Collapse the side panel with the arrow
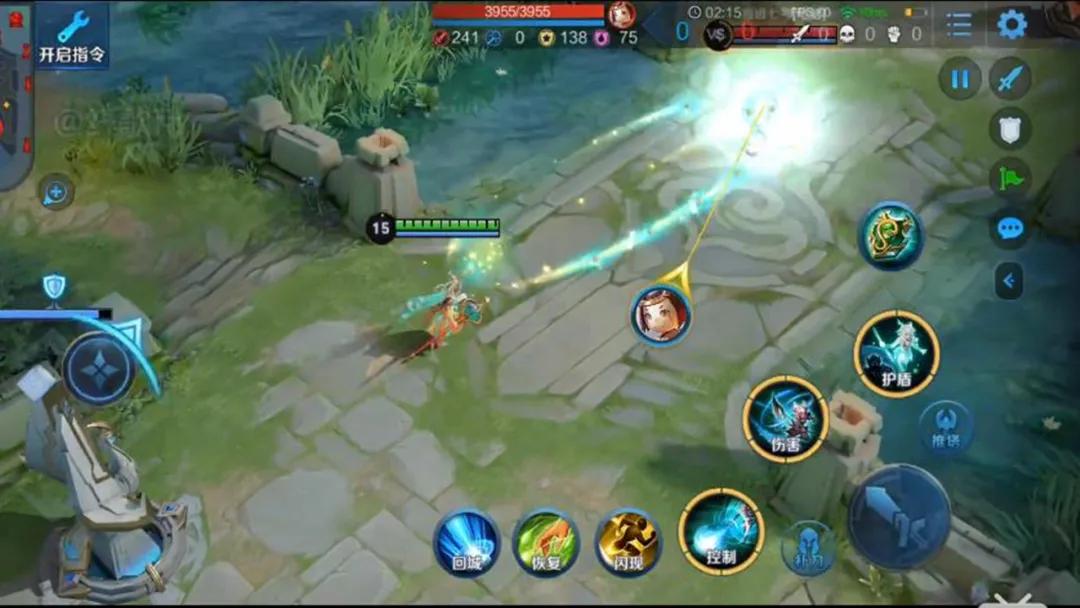1080x608 pixels. (x=1009, y=281)
